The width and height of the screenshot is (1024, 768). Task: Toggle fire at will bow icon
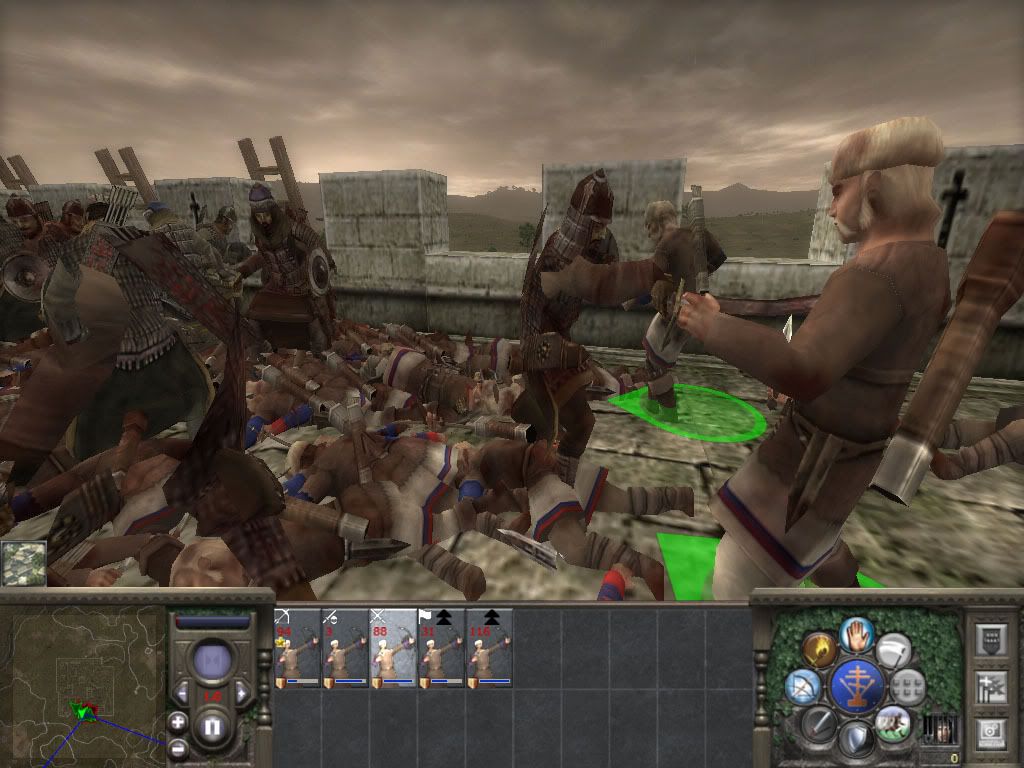click(x=802, y=686)
